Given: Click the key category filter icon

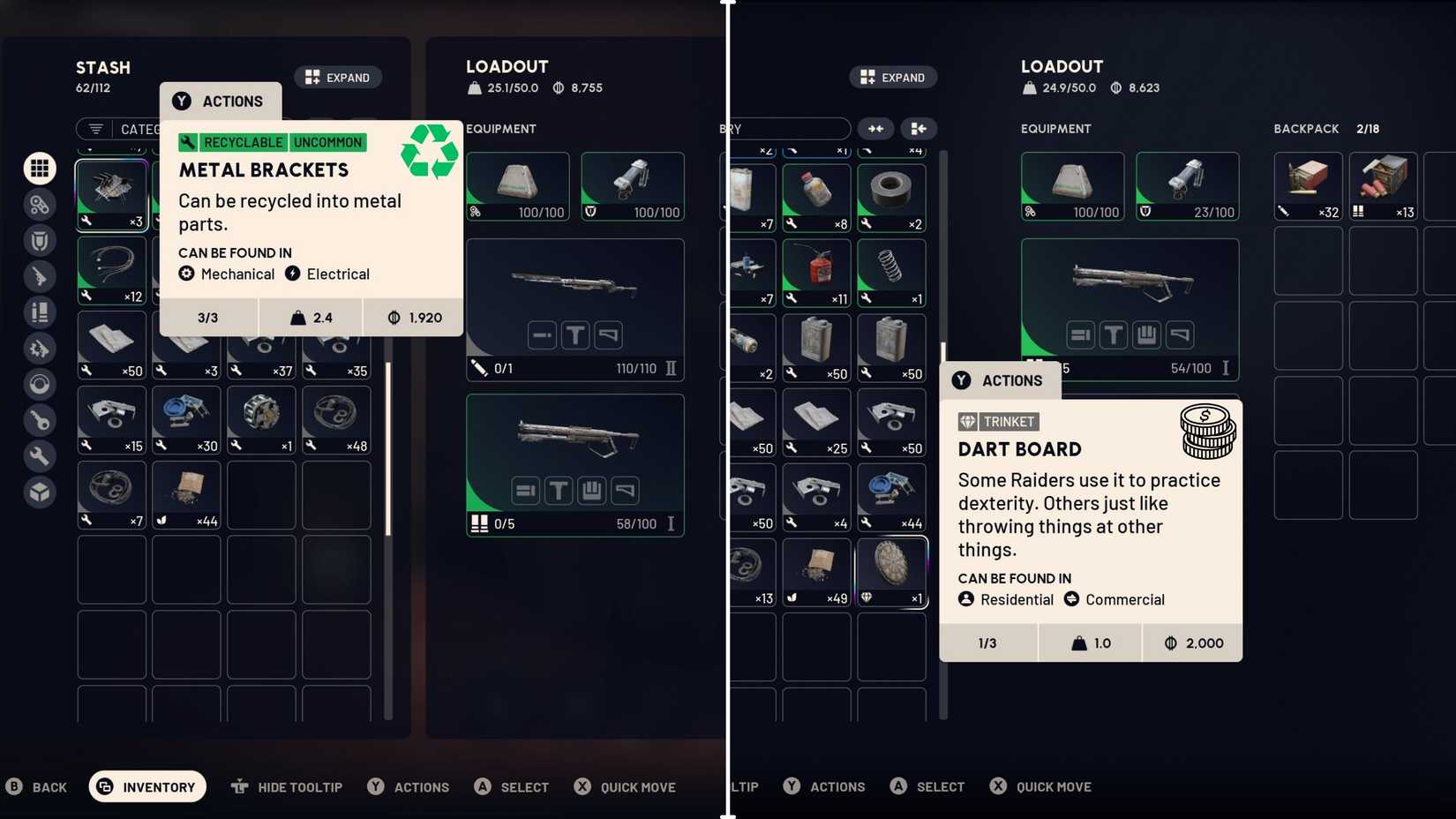Looking at the screenshot, I should point(40,421).
